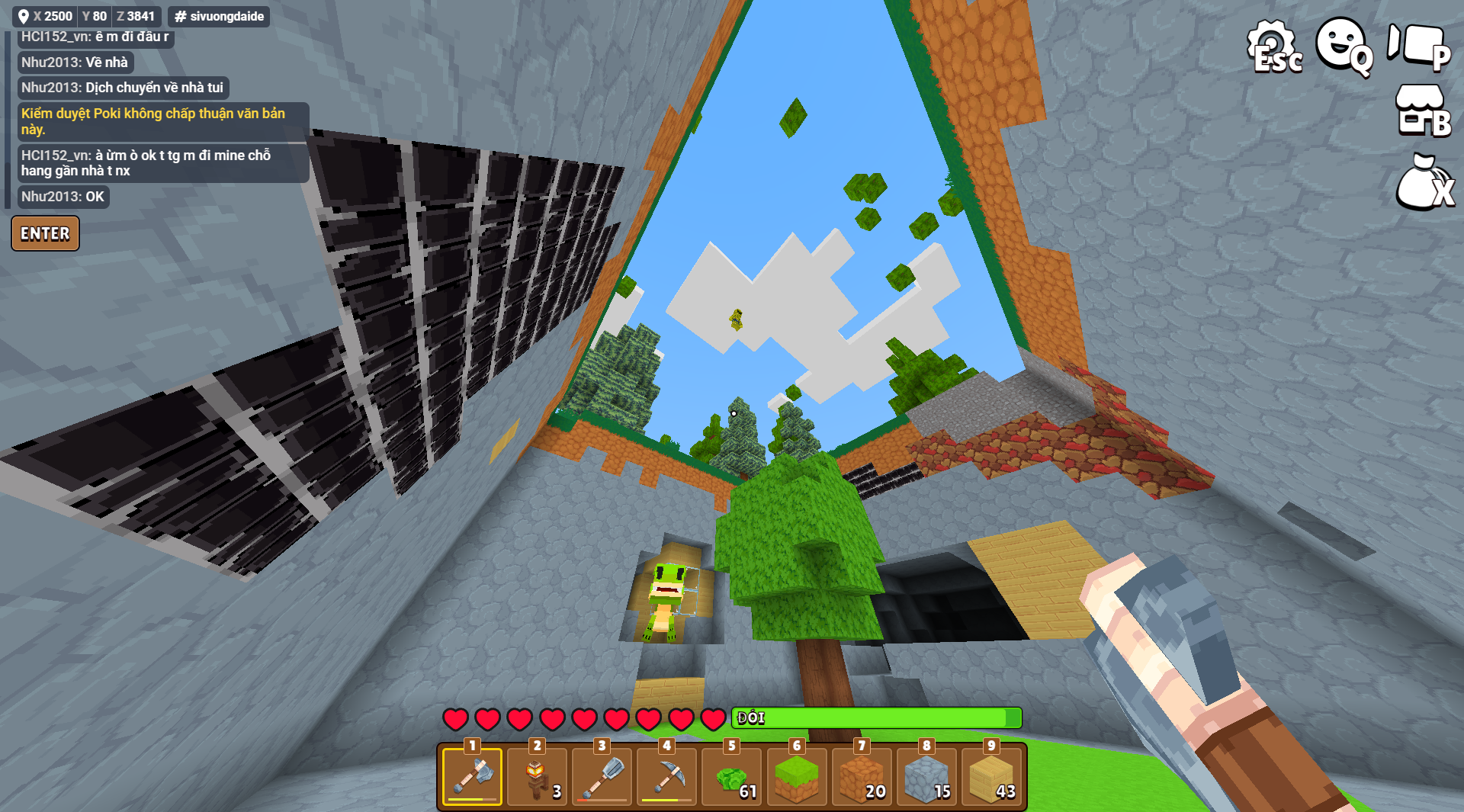This screenshot has height=812, width=1464.
Task: Toggle the camera perspective view
Action: tap(1418, 46)
